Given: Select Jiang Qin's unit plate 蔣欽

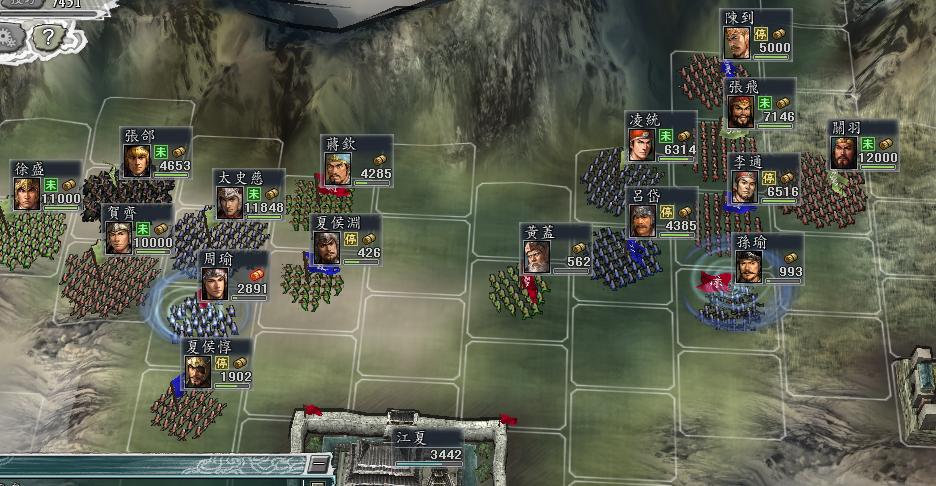Looking at the screenshot, I should click(x=356, y=161).
